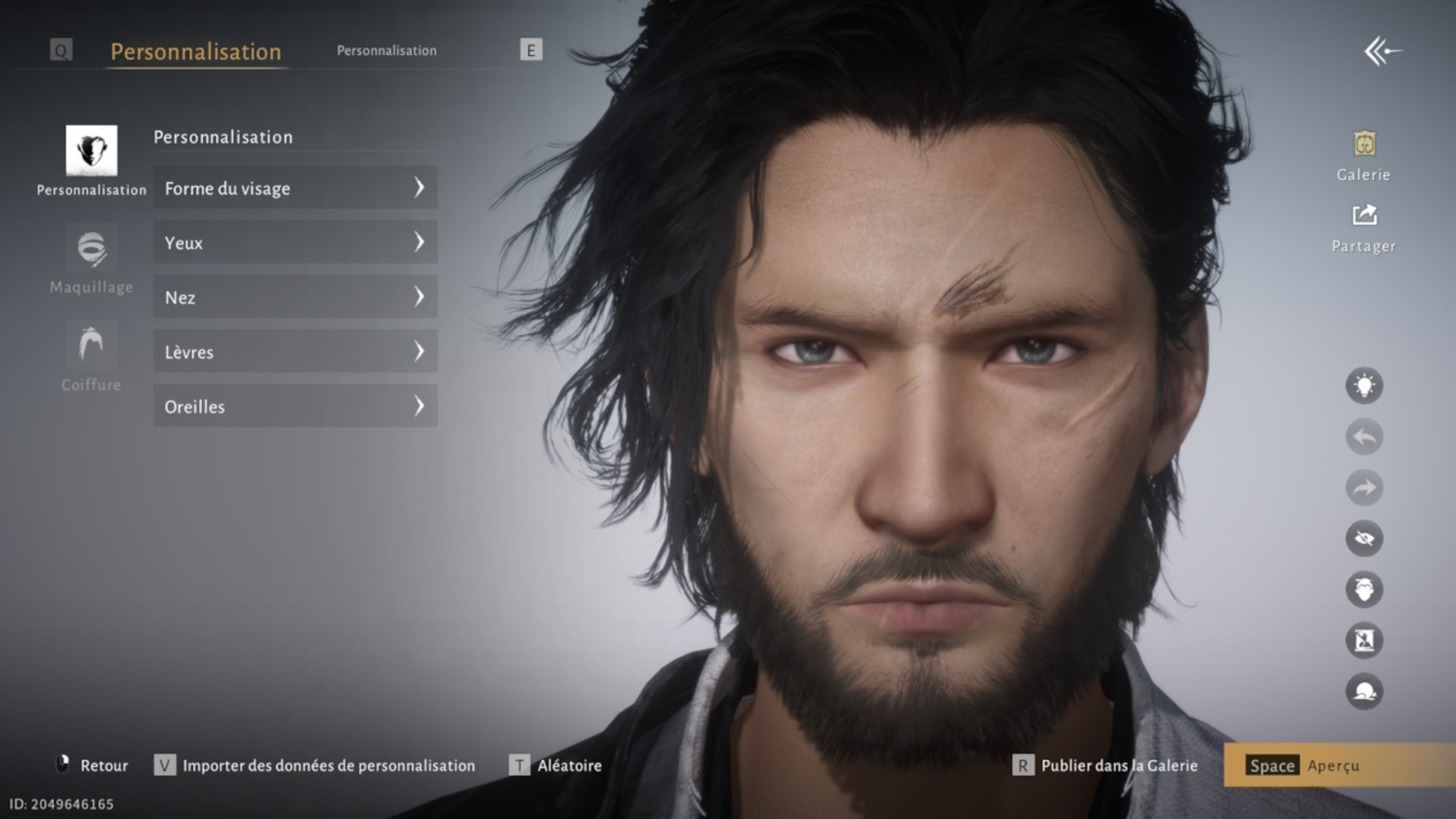Toggle the lightbulb lighting button

pyautogui.click(x=1364, y=386)
